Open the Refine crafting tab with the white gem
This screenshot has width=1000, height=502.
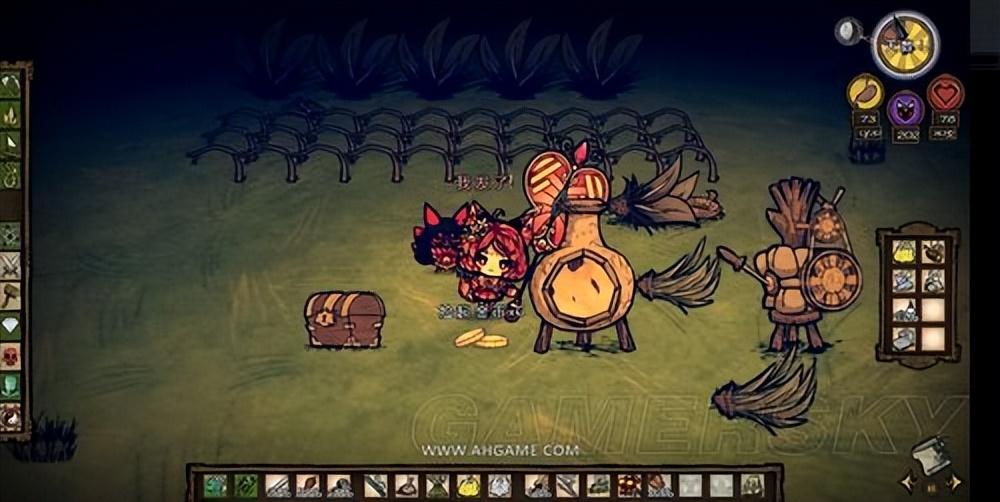click(11, 325)
